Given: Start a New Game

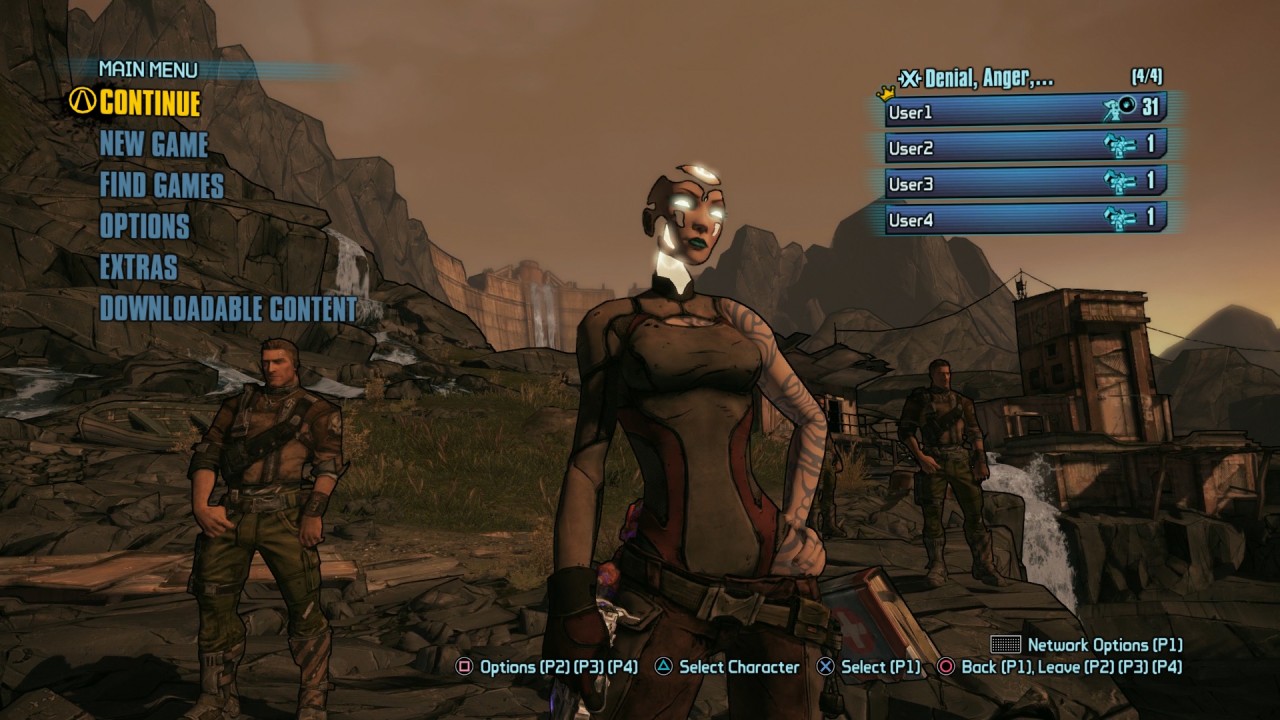Looking at the screenshot, I should (x=154, y=145).
